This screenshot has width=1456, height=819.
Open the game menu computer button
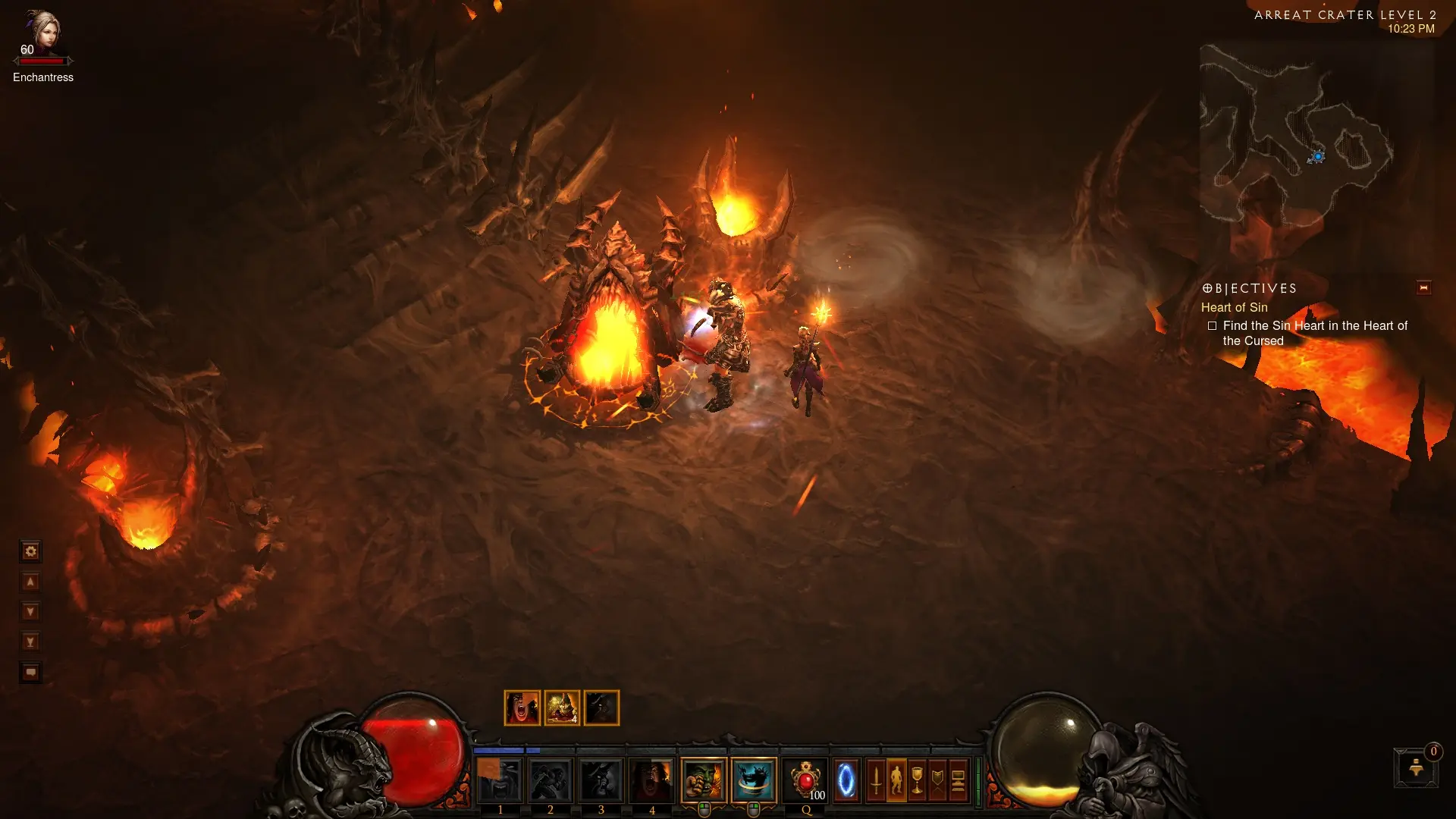[x=958, y=780]
